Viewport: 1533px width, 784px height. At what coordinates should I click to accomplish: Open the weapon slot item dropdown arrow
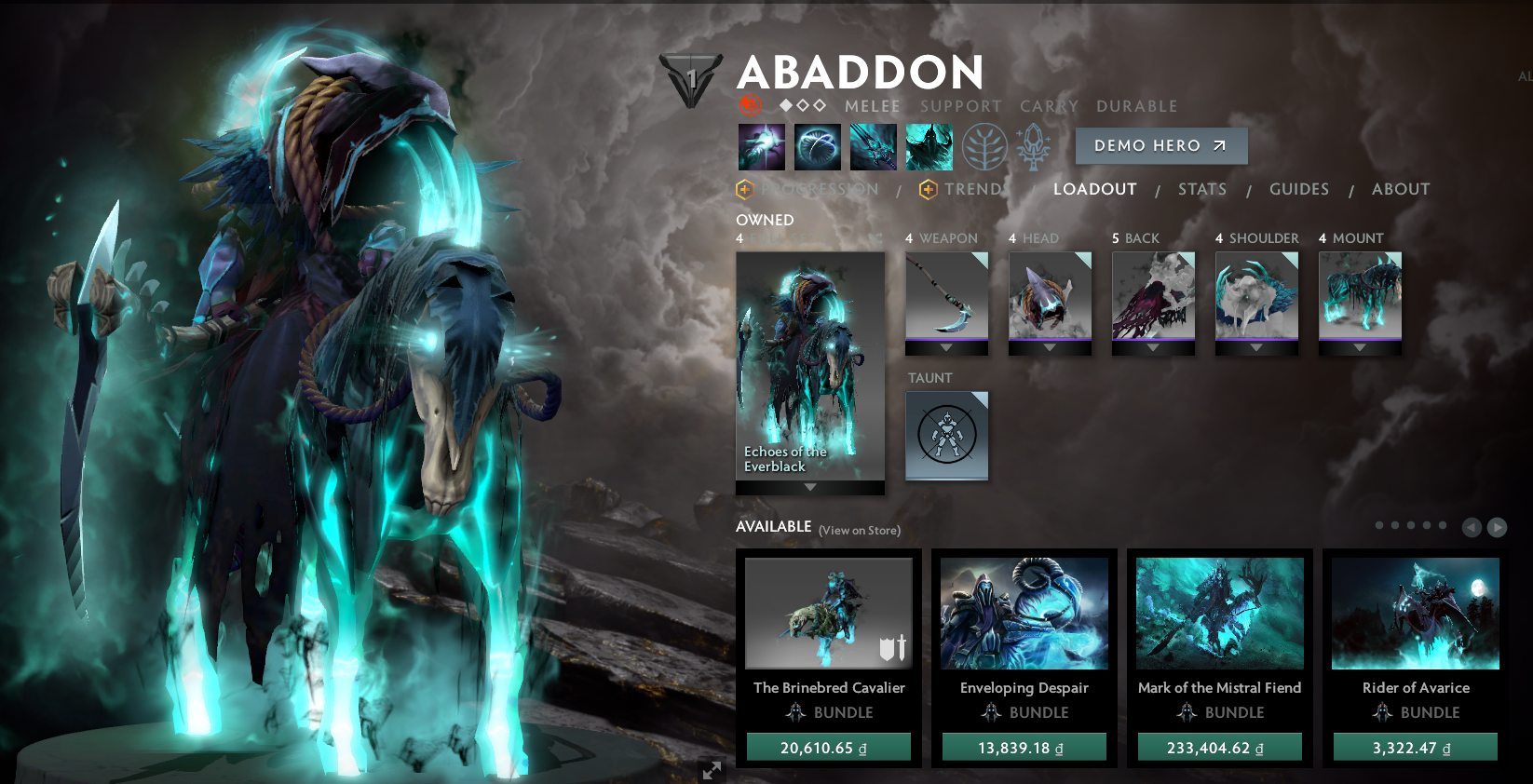946,348
